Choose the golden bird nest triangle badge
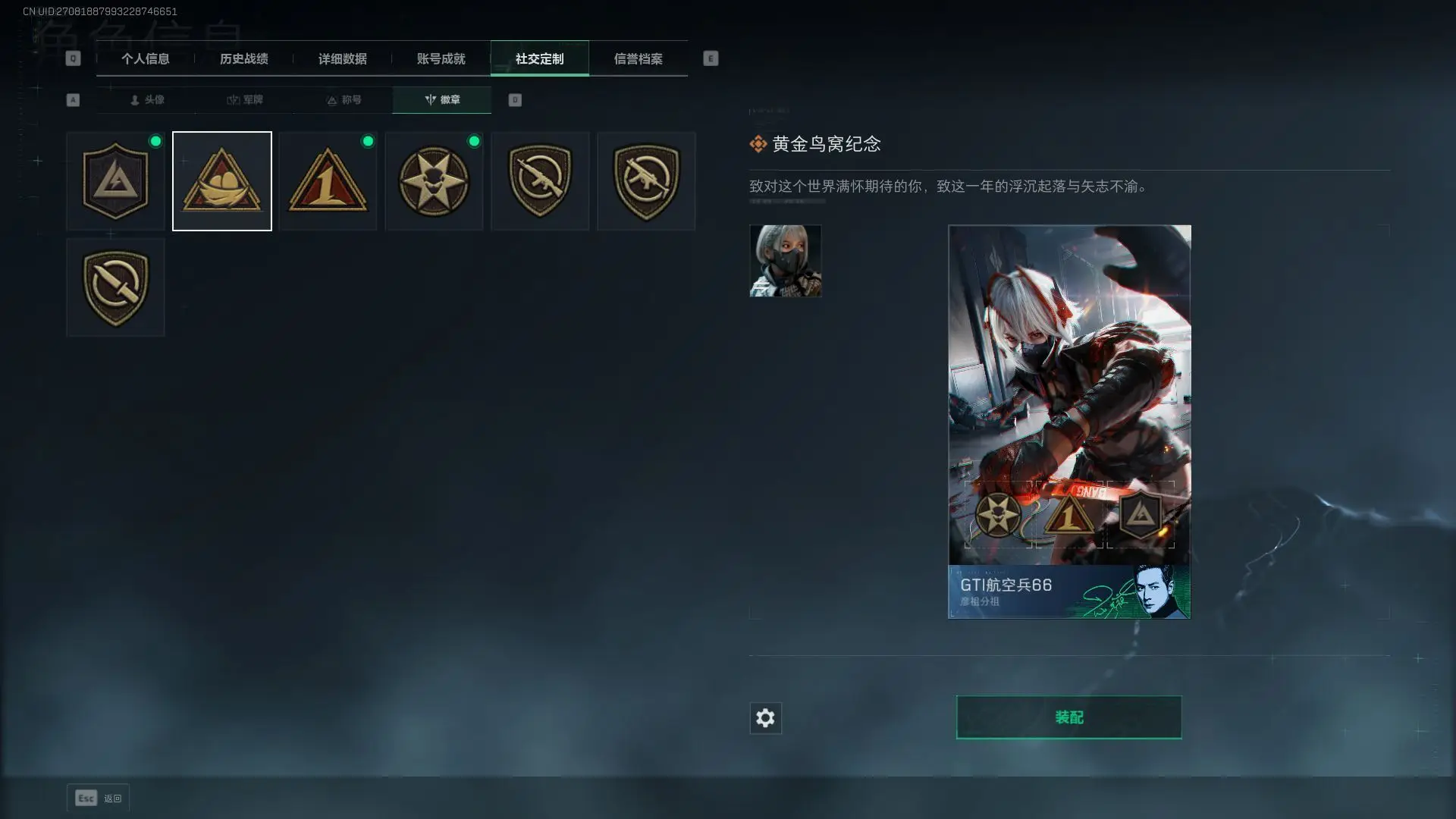1456x819 pixels. [x=221, y=181]
